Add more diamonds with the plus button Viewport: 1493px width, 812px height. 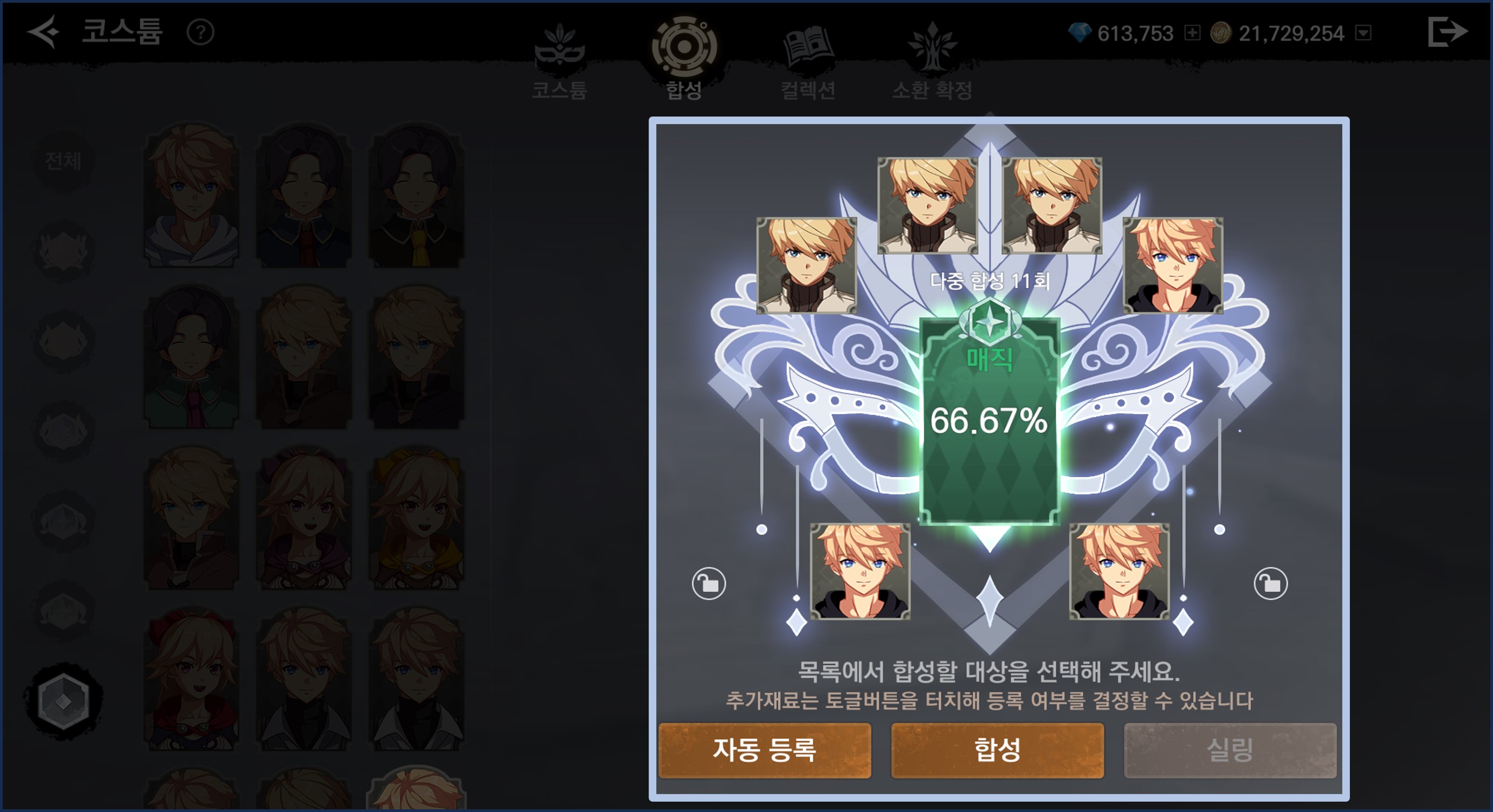click(x=1192, y=33)
